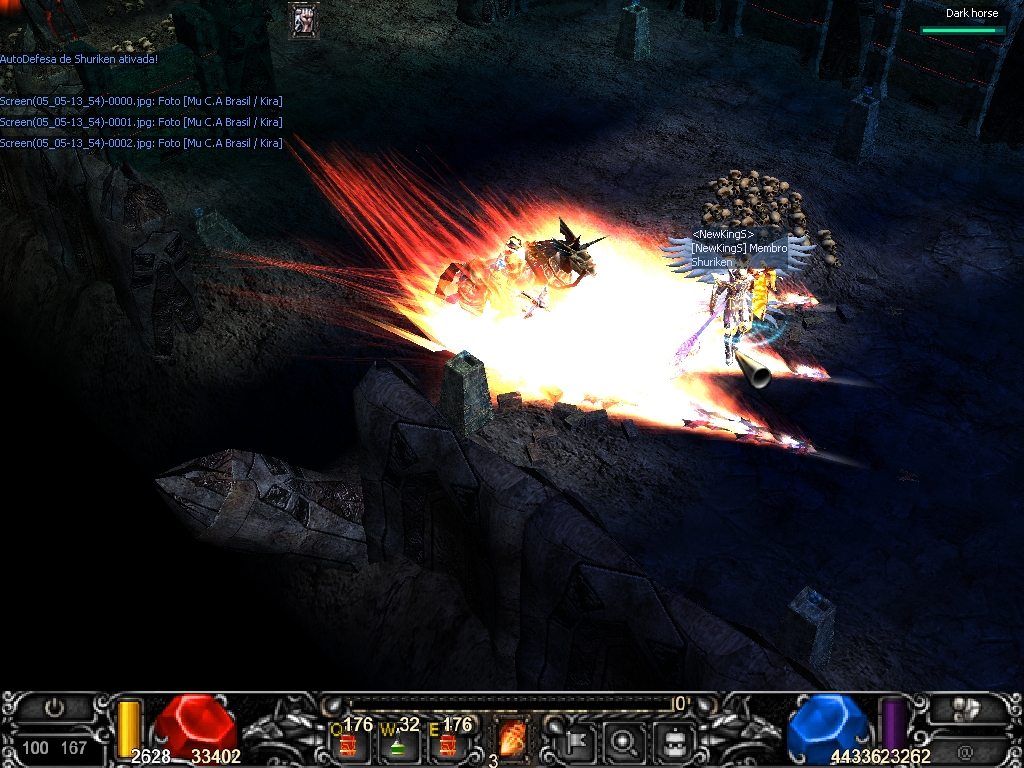Image resolution: width=1024 pixels, height=768 pixels.
Task: Use the red potion in slot Q
Action: pyautogui.click(x=350, y=744)
